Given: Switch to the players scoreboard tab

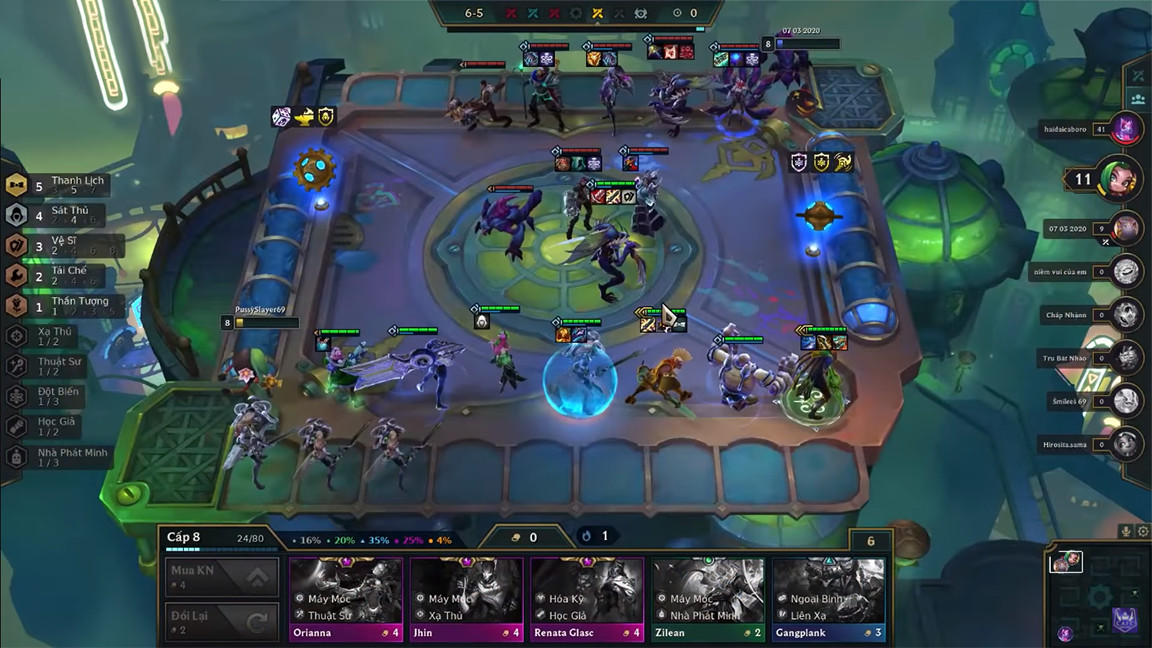Looking at the screenshot, I should point(1138,99).
